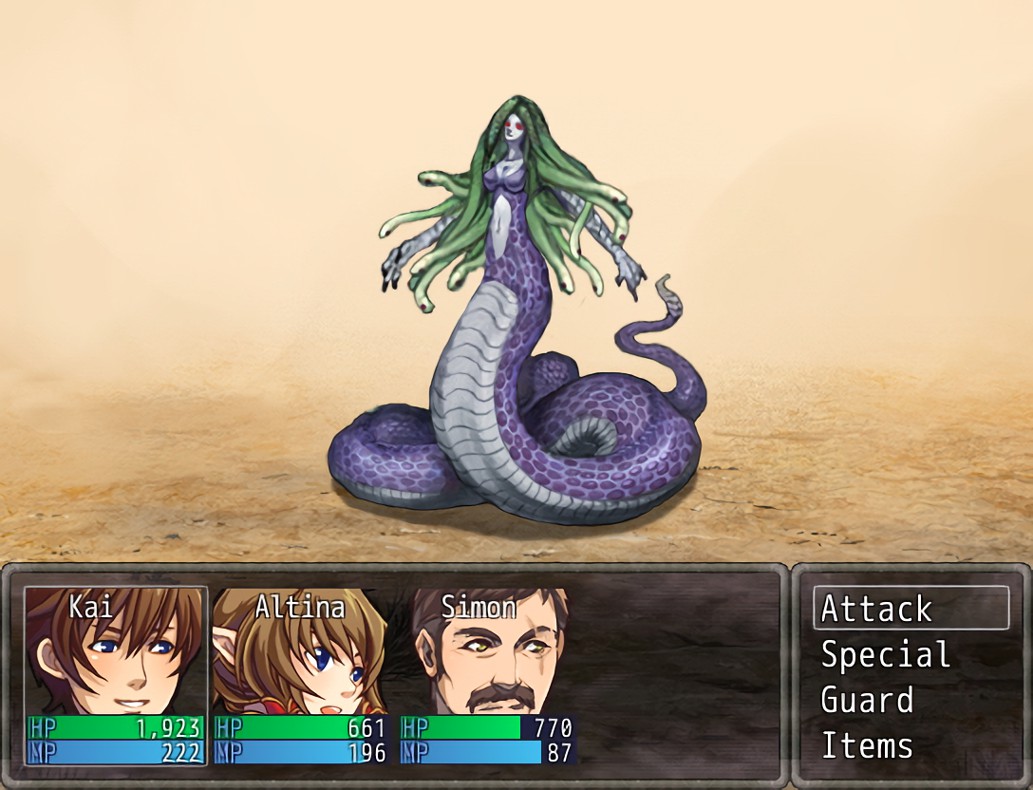
Task: Open the Special skills menu
Action: pyautogui.click(x=885, y=655)
